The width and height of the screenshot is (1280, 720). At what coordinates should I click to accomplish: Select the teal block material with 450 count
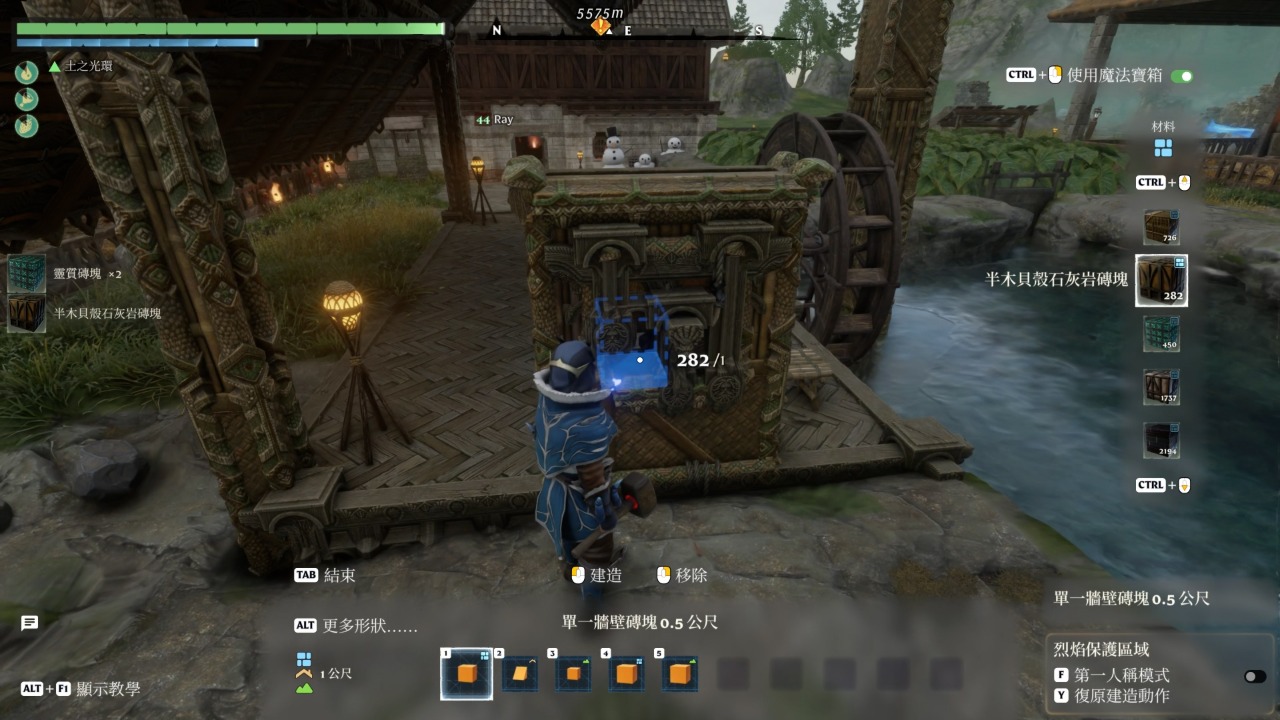(x=1161, y=334)
